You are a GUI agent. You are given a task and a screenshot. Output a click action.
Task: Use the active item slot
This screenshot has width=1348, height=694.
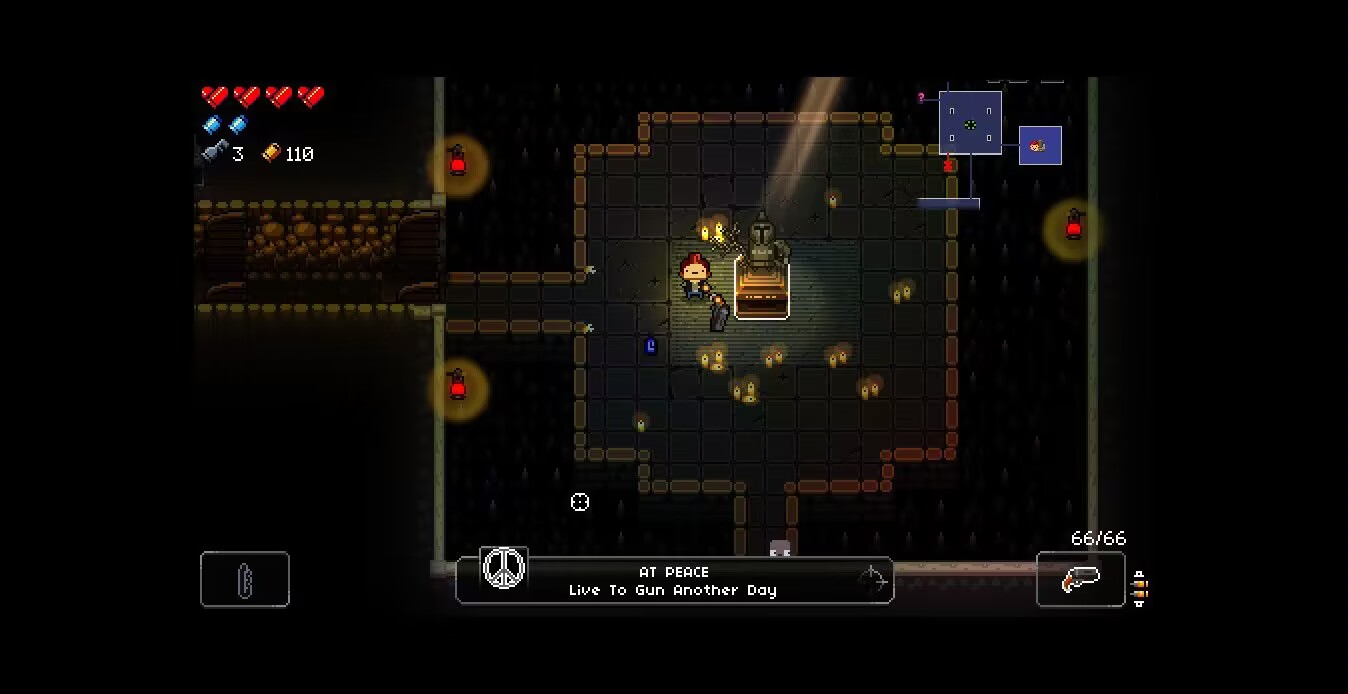pyautogui.click(x=245, y=579)
